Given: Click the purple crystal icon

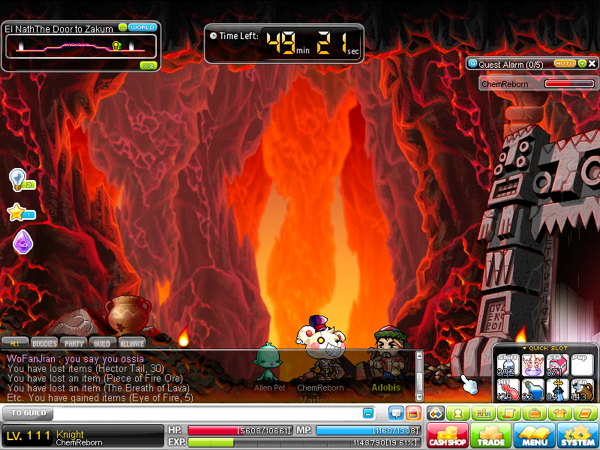Looking at the screenshot, I should (22, 242).
